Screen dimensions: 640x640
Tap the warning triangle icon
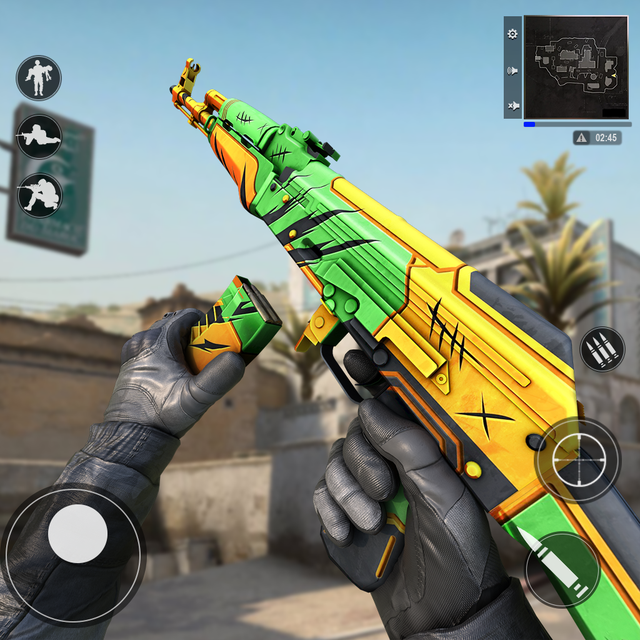(582, 138)
